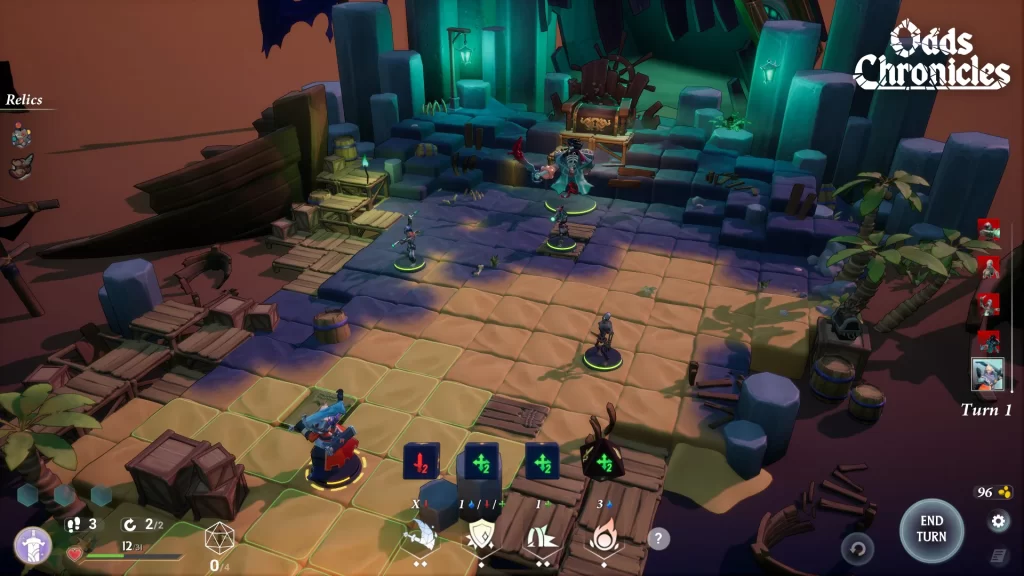
Task: Choose the winged slash attack ability
Action: 419,537
